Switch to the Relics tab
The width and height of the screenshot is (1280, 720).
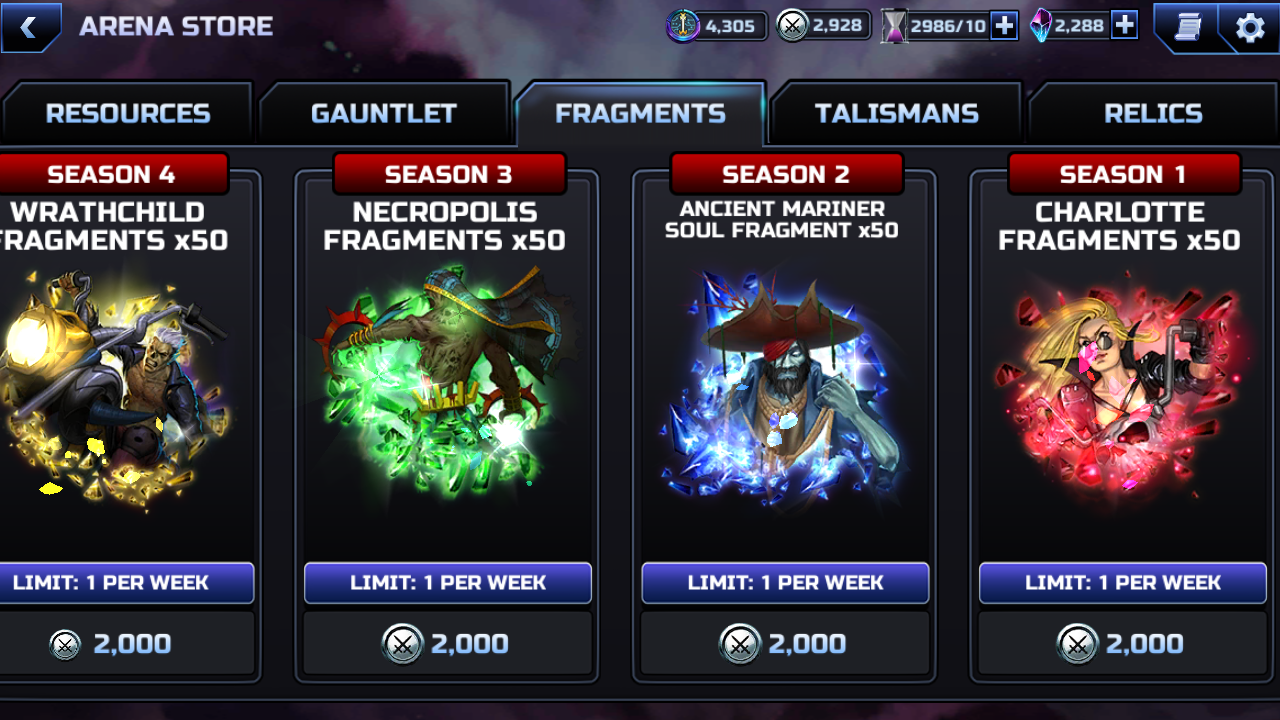point(1153,114)
